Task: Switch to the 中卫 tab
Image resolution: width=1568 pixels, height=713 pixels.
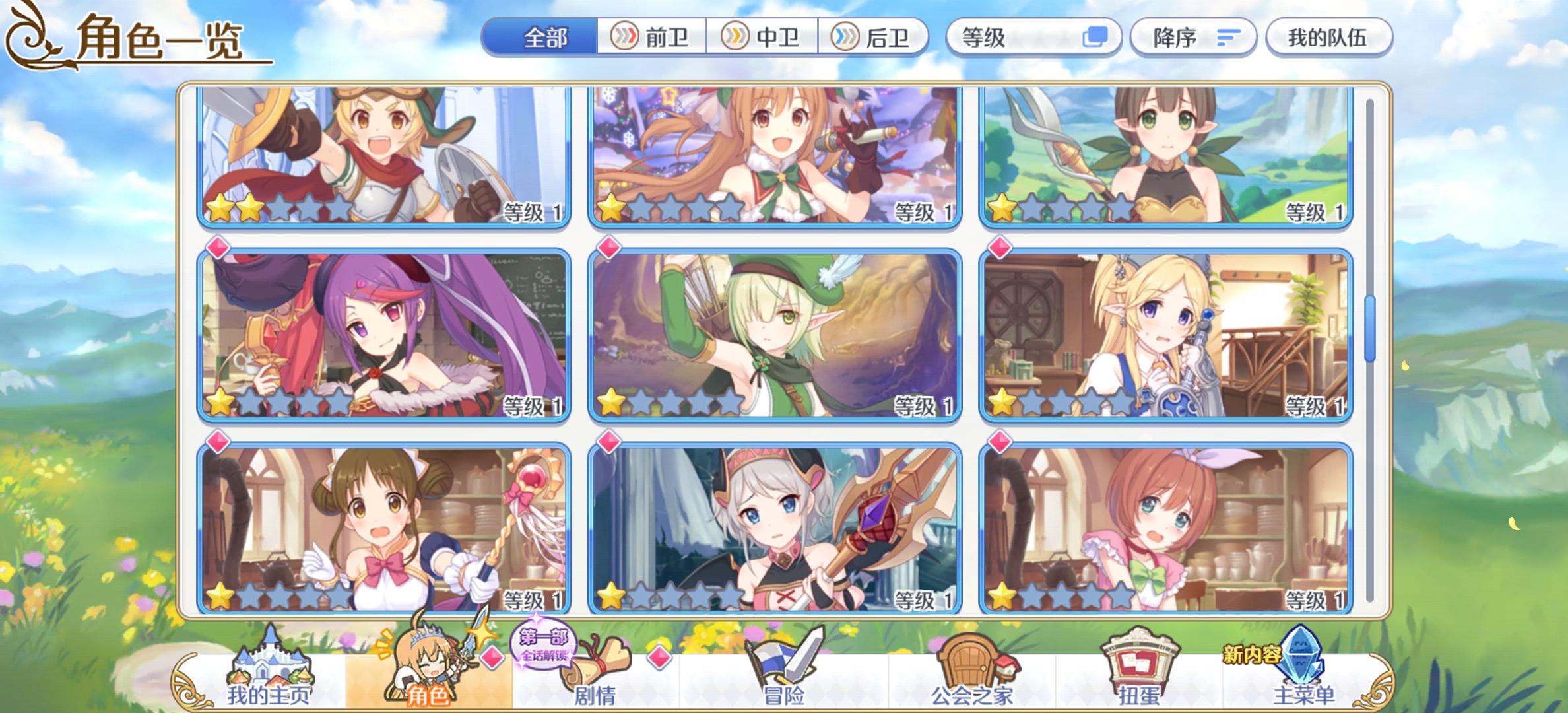Action: [x=762, y=38]
